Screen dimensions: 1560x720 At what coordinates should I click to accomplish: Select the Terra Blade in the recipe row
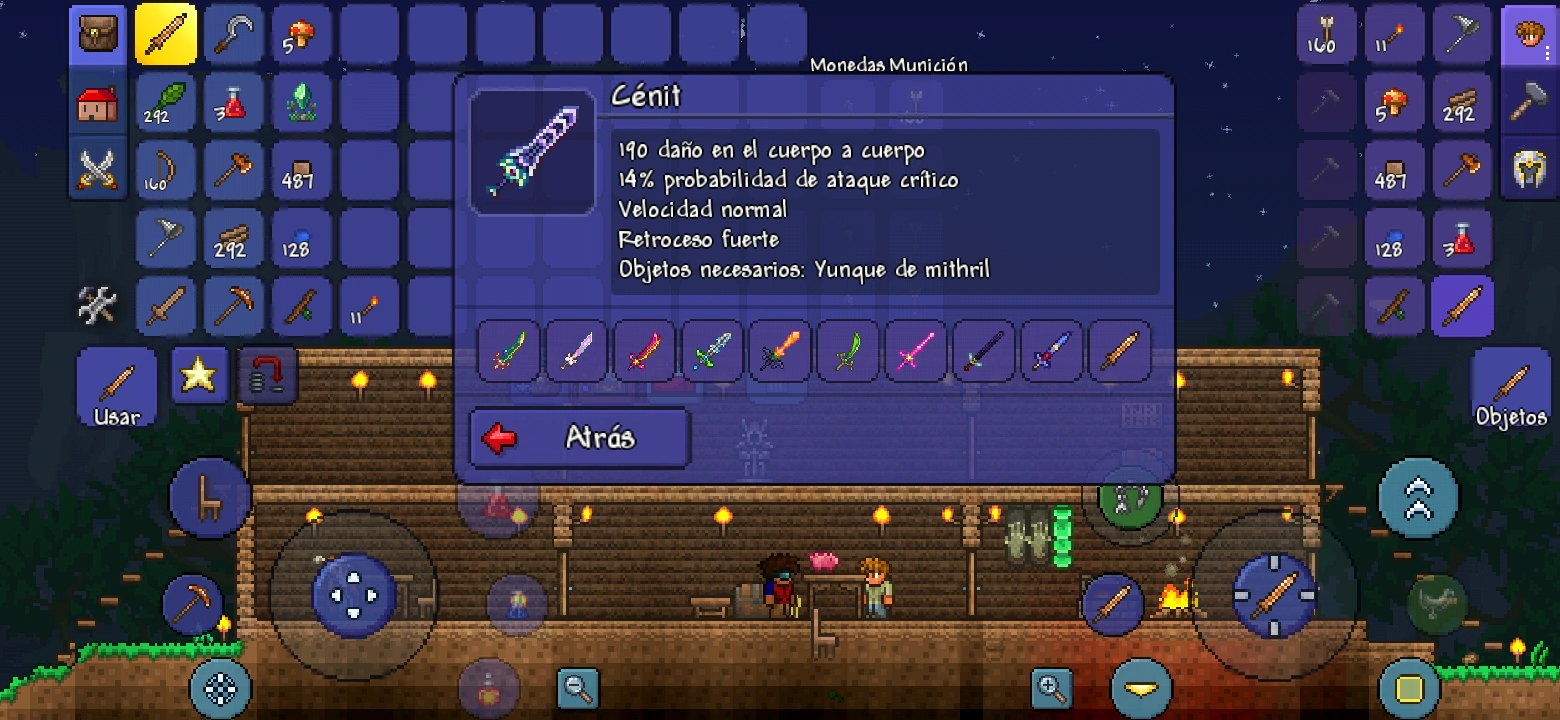tap(509, 352)
